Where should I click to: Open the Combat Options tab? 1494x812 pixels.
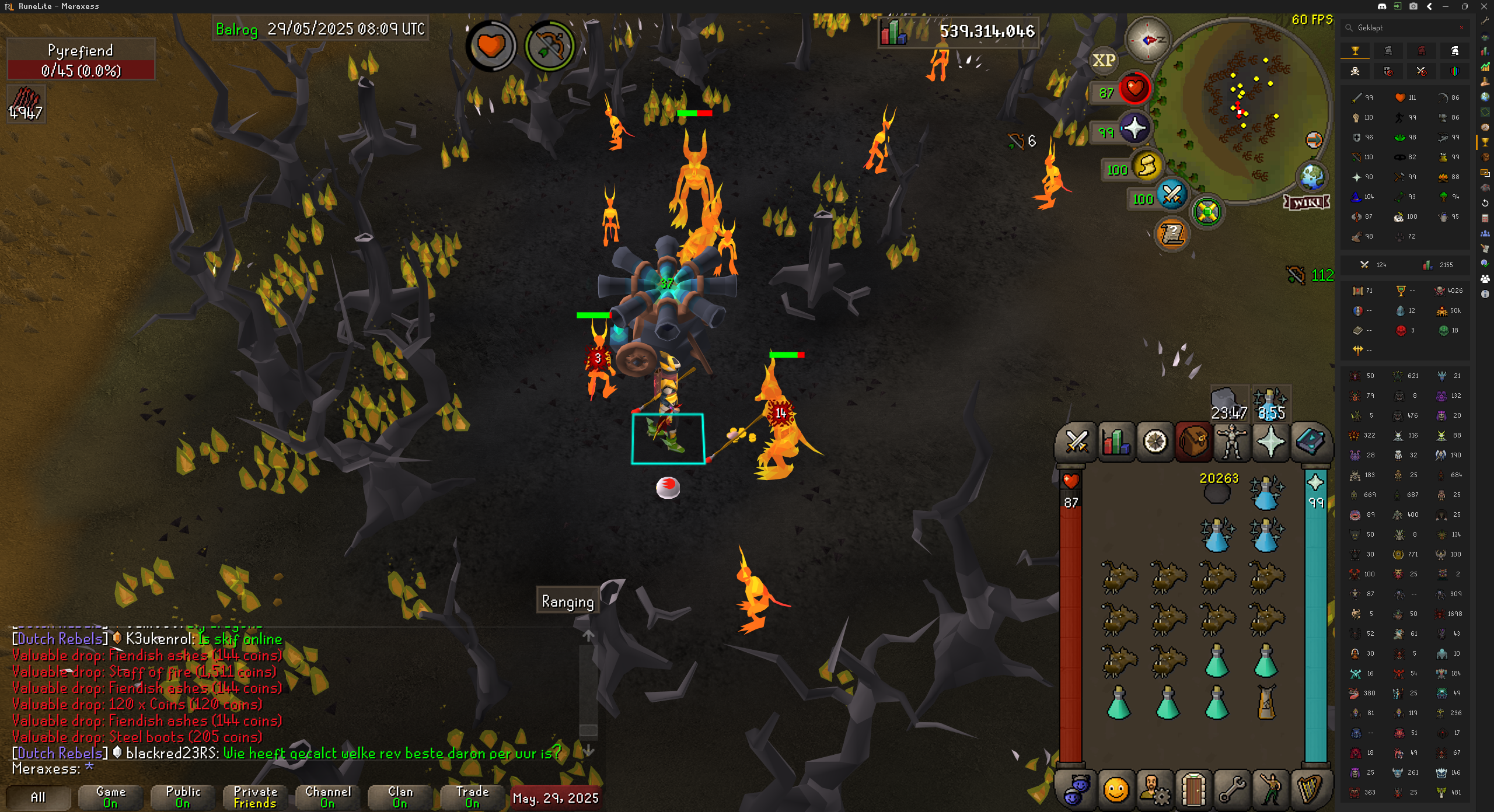click(x=1076, y=442)
